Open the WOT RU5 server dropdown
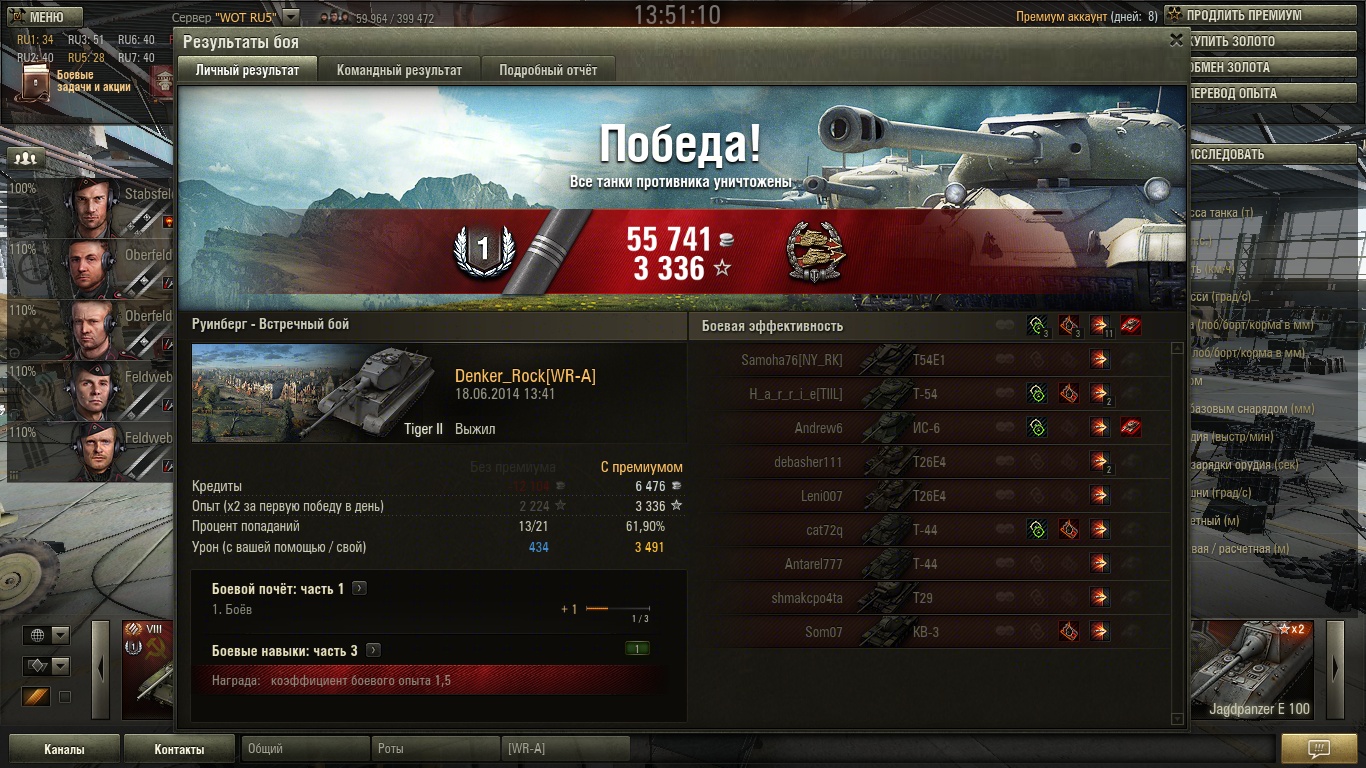This screenshot has height=768, width=1366. [x=290, y=17]
